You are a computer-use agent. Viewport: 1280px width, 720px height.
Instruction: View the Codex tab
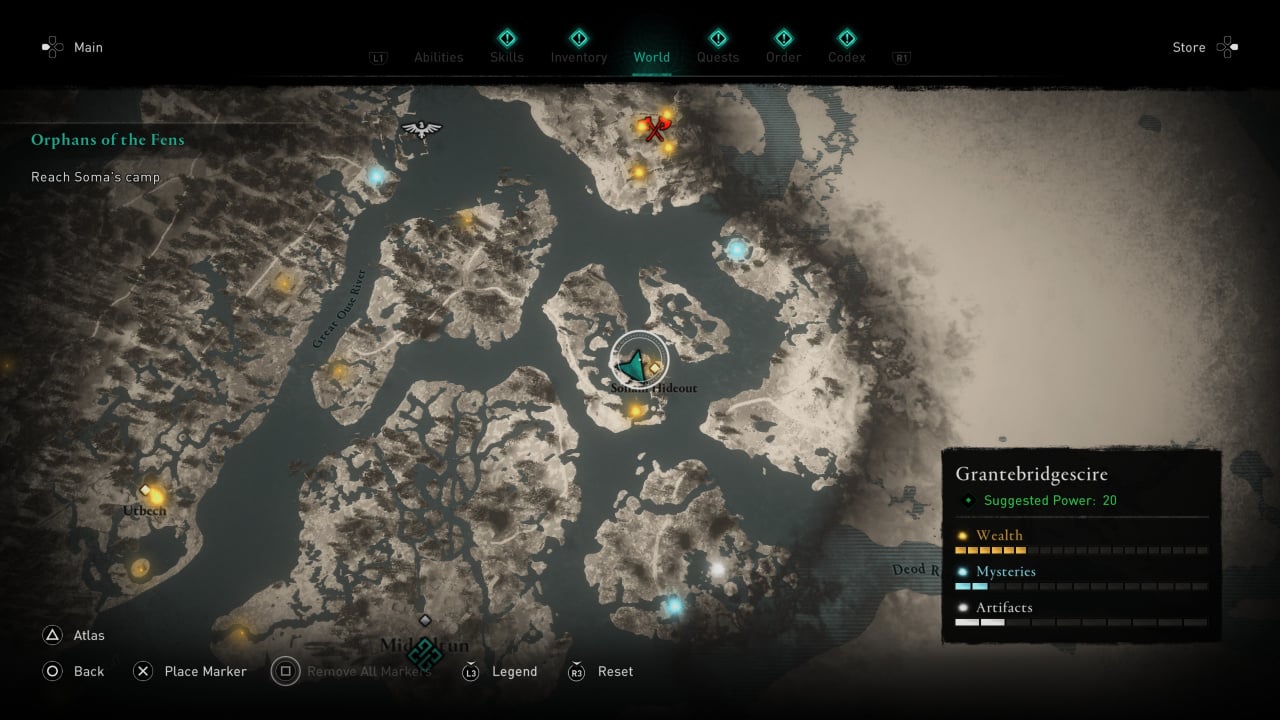click(x=846, y=57)
